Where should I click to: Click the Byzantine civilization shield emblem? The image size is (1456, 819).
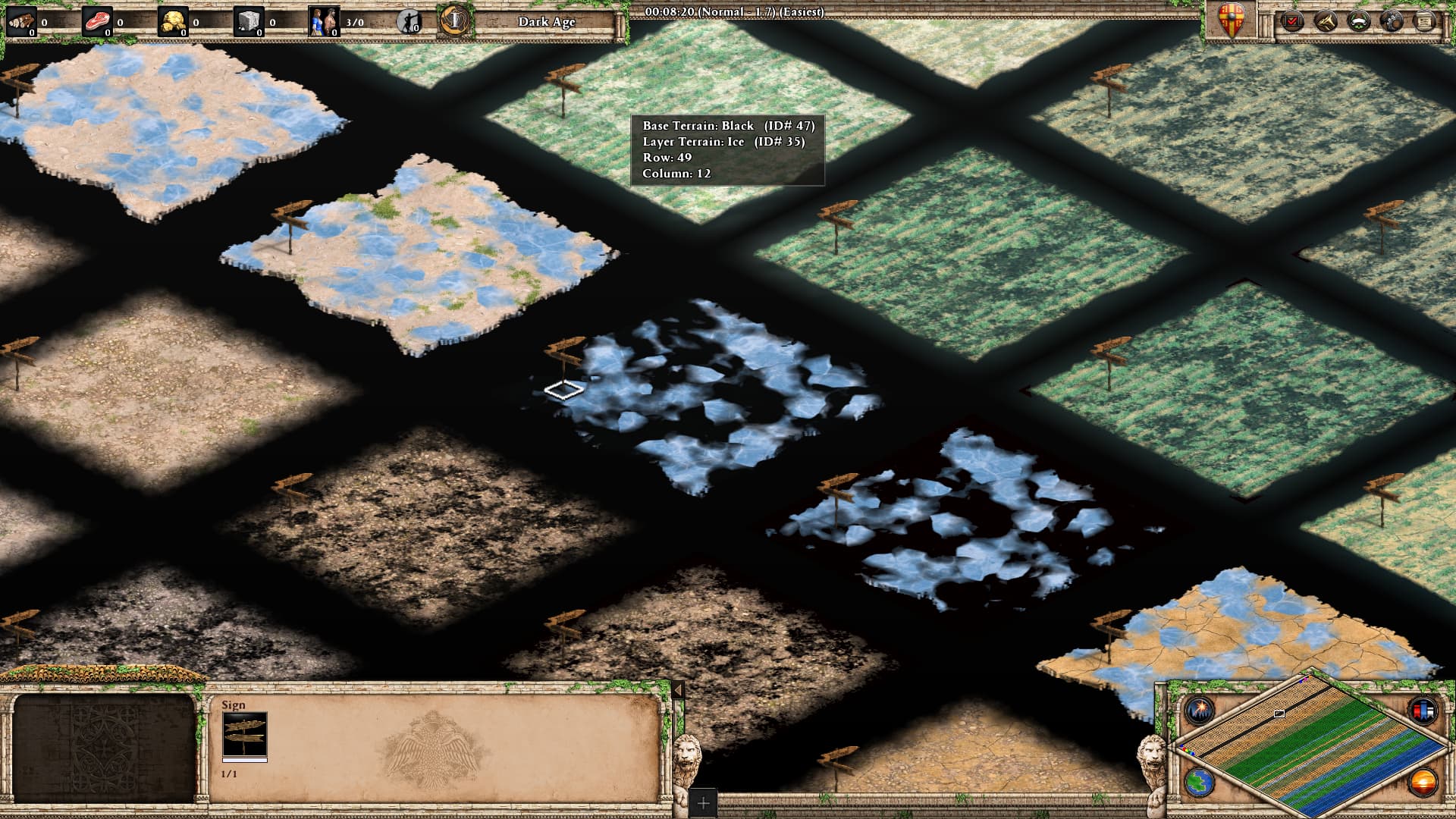1231,20
